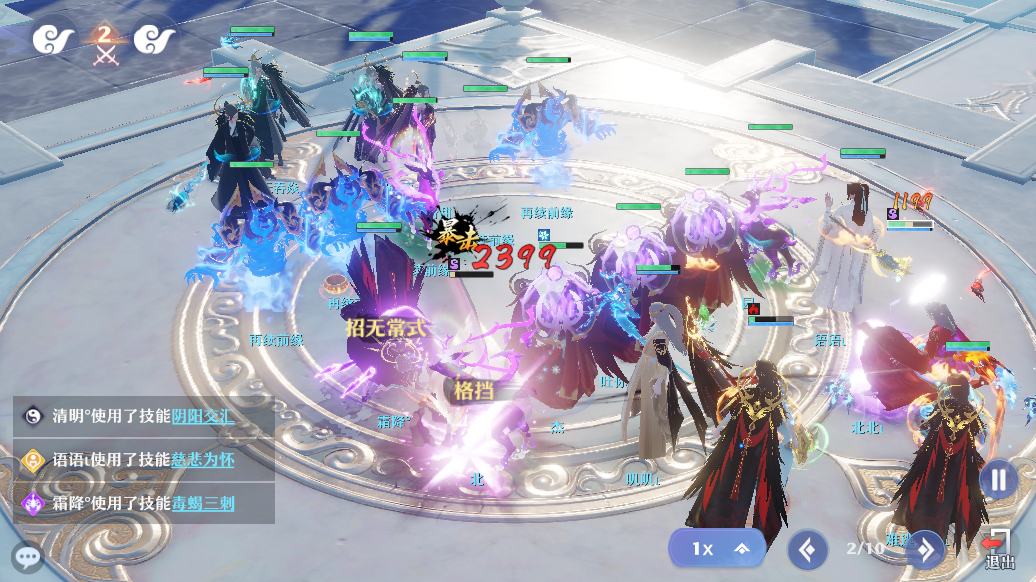The width and height of the screenshot is (1036, 582).
Task: Click the yin-yang icon in the combat log
Action: 33,417
